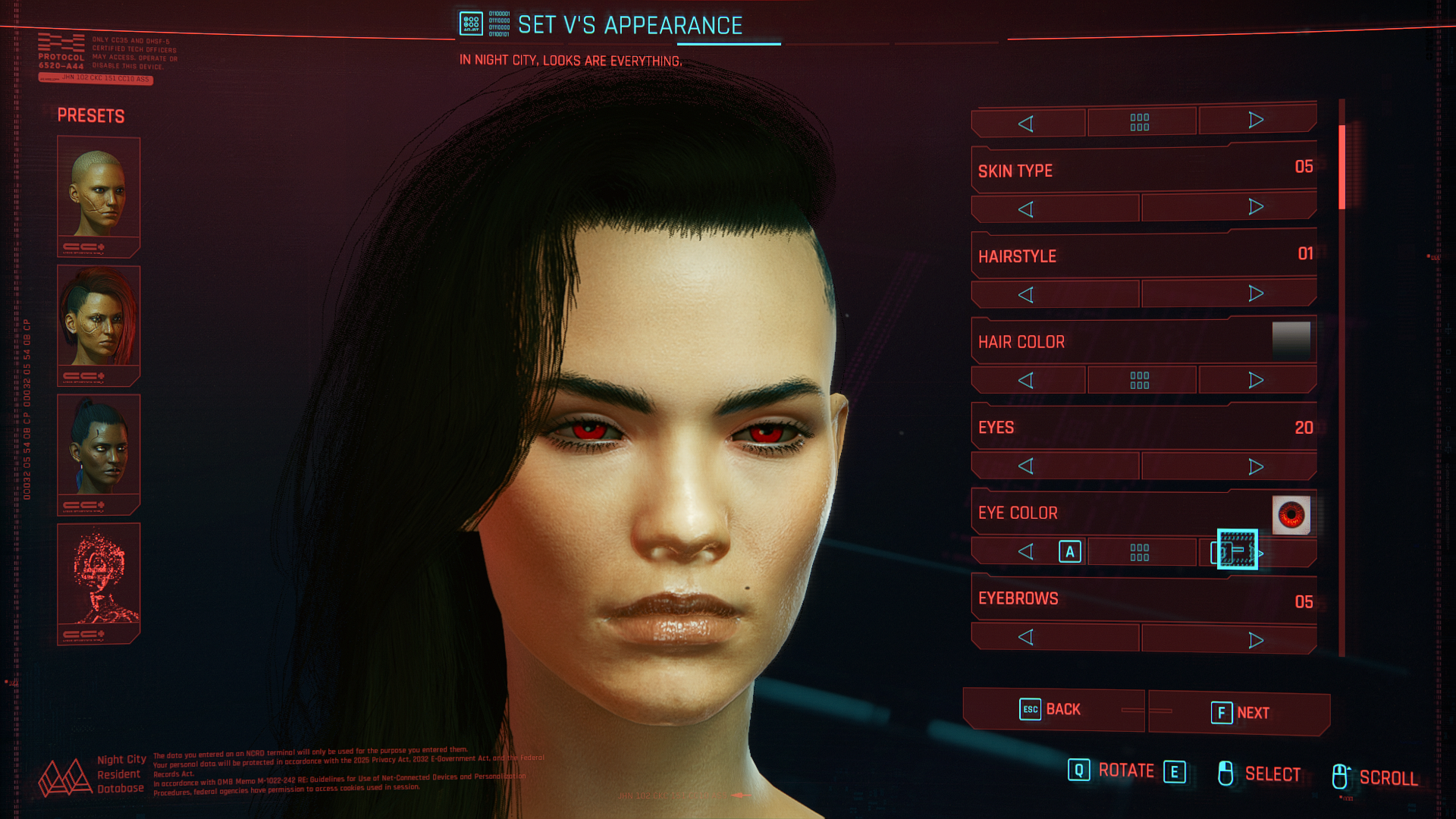Go back to previous Hairstyle
Screen dimensions: 1456x819
pos(1026,295)
